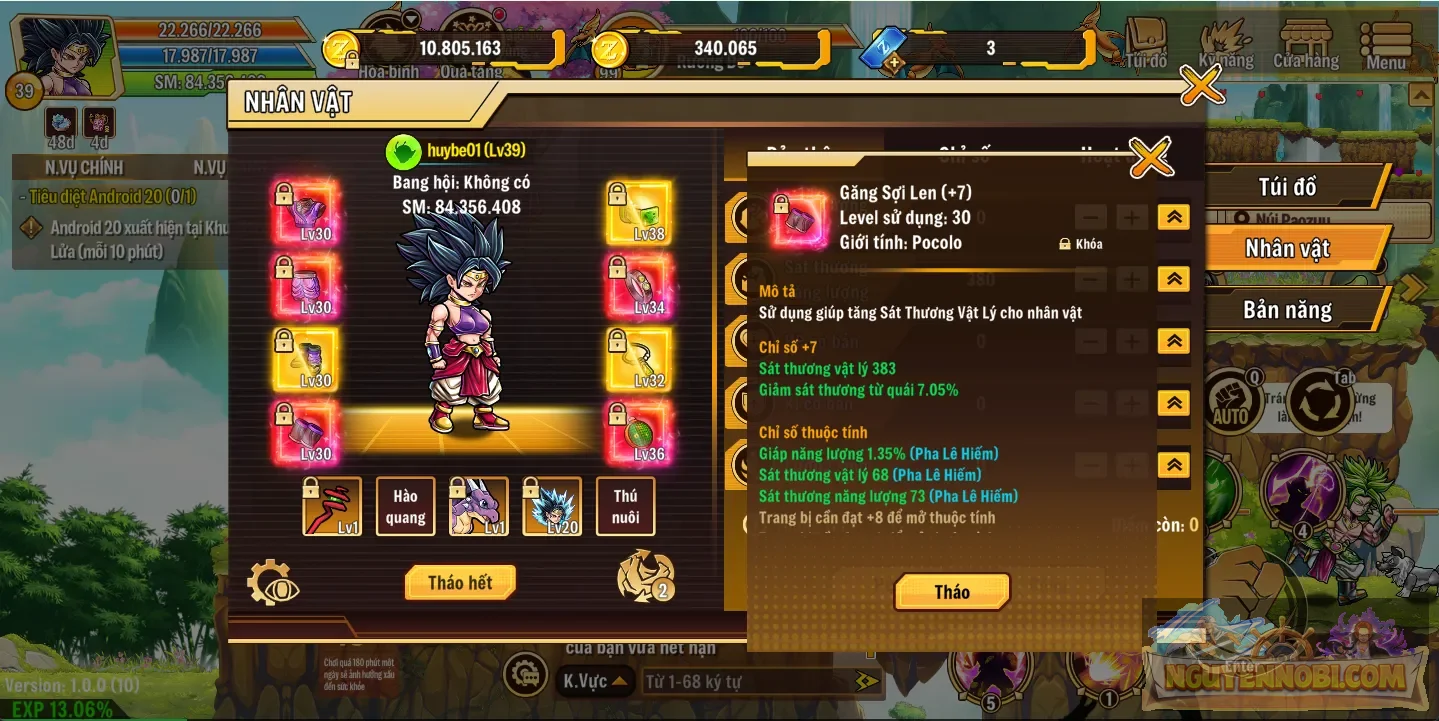This screenshot has width=1439, height=721.
Task: Expand the top double-chevron on right panel
Action: tap(1172, 217)
